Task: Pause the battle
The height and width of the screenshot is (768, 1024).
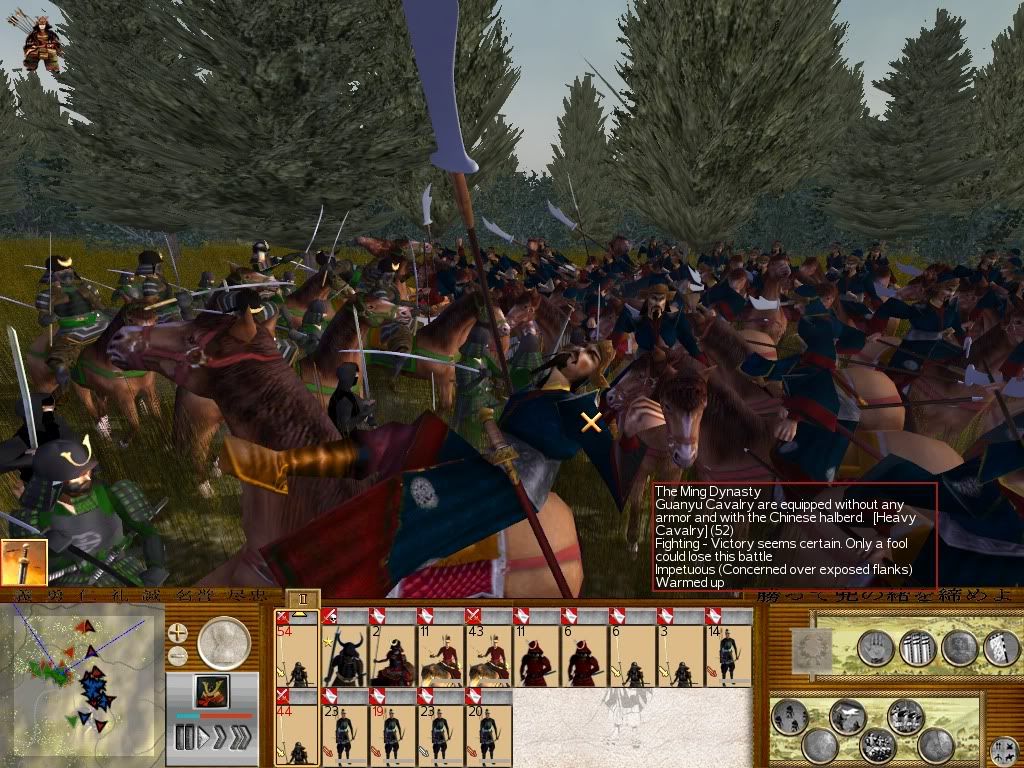Action: [x=184, y=738]
